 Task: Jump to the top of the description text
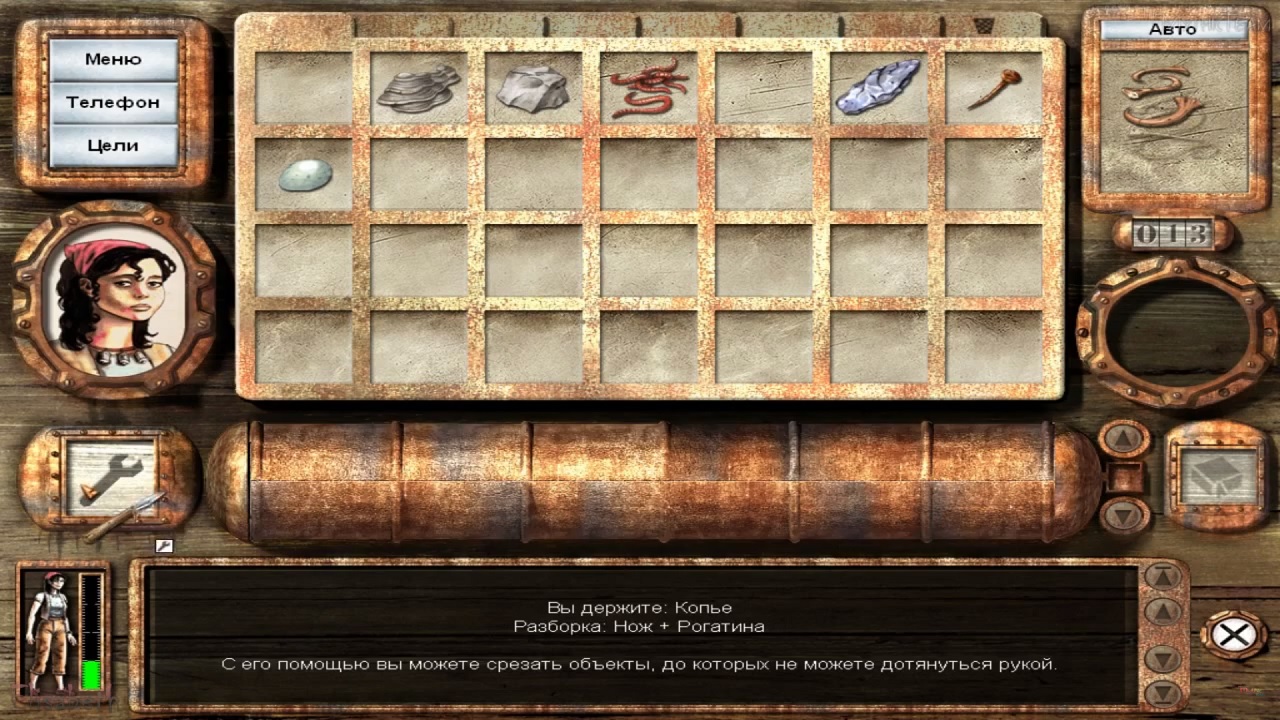pyautogui.click(x=1163, y=576)
